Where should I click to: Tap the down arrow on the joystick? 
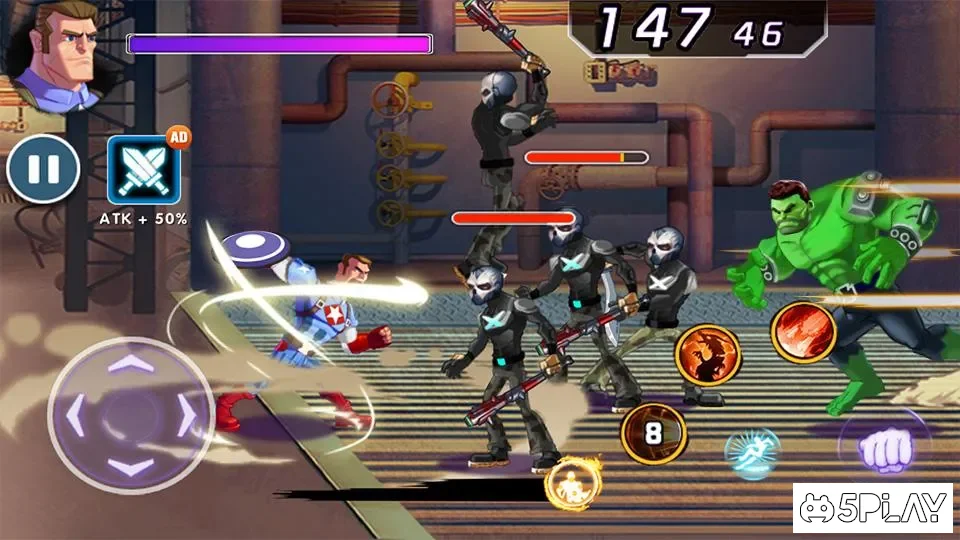coord(131,466)
